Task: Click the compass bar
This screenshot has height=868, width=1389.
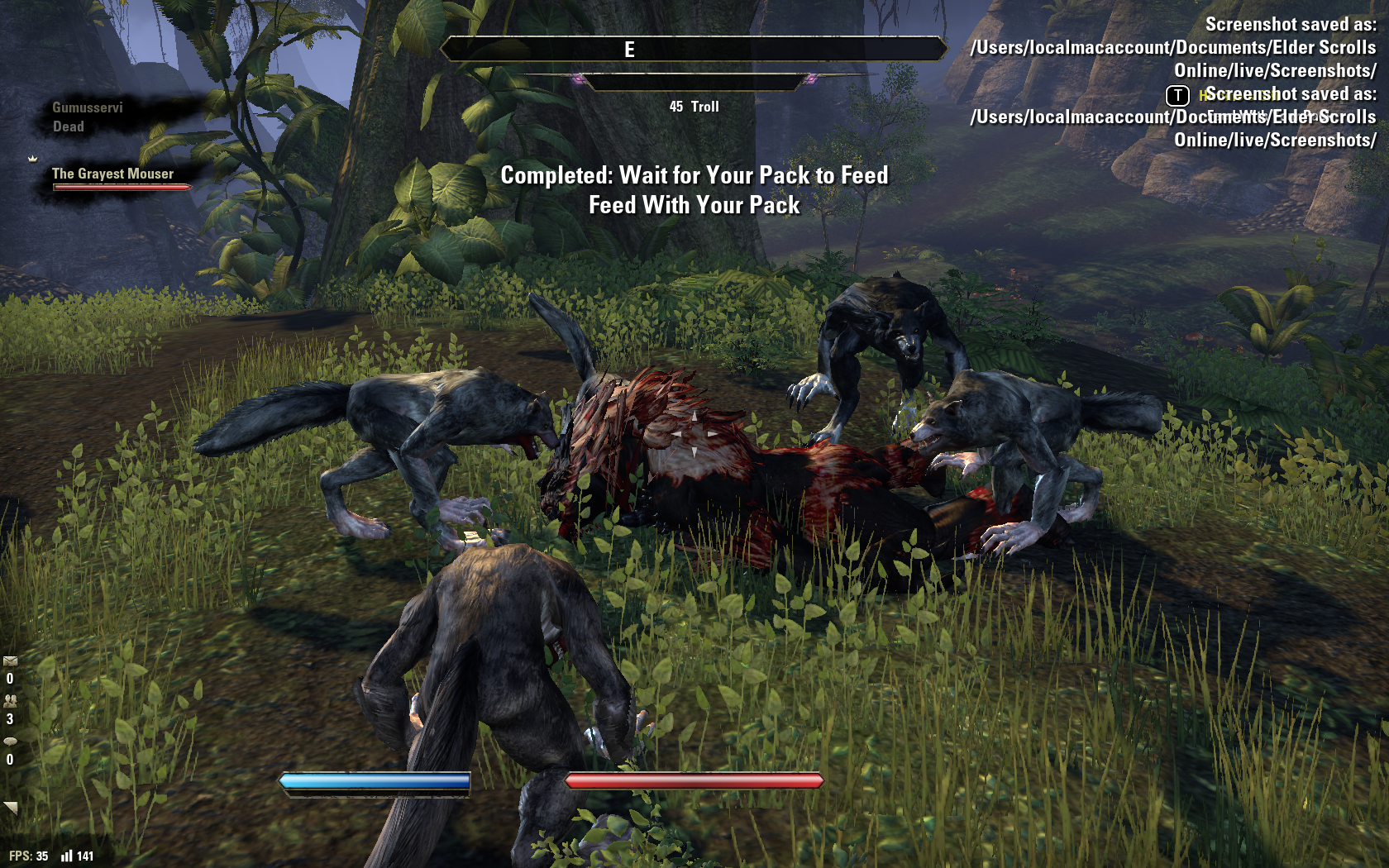Action: click(694, 50)
